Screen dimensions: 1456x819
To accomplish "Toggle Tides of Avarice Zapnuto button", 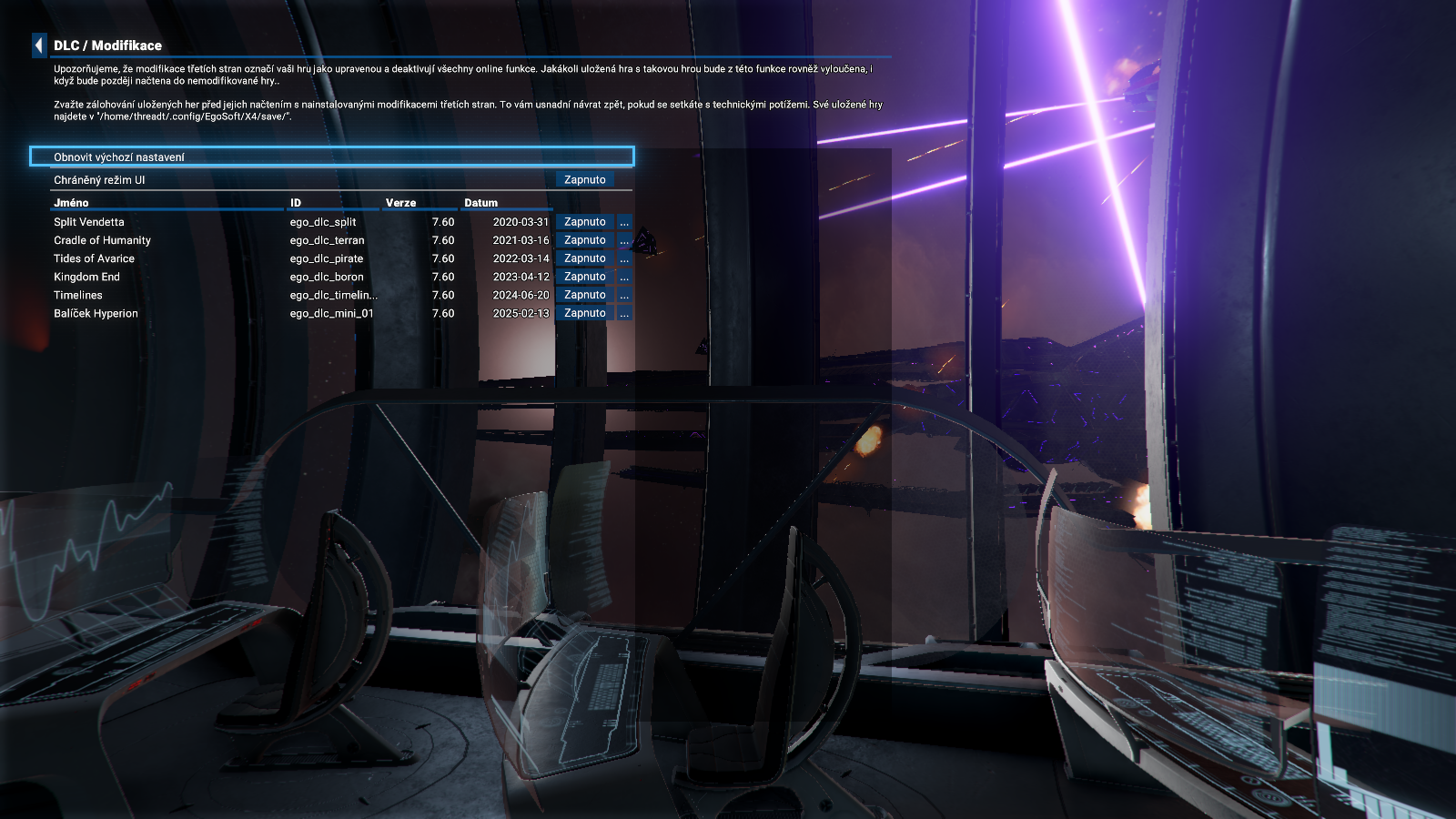I will (584, 258).
